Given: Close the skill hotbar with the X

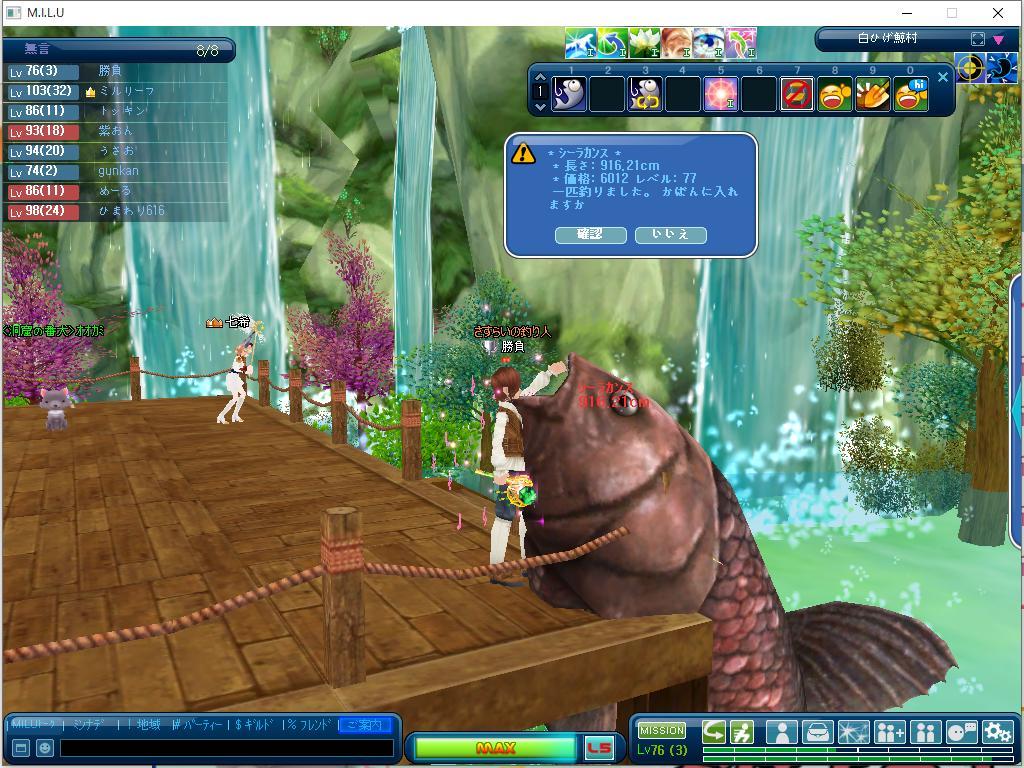Looking at the screenshot, I should coord(942,77).
